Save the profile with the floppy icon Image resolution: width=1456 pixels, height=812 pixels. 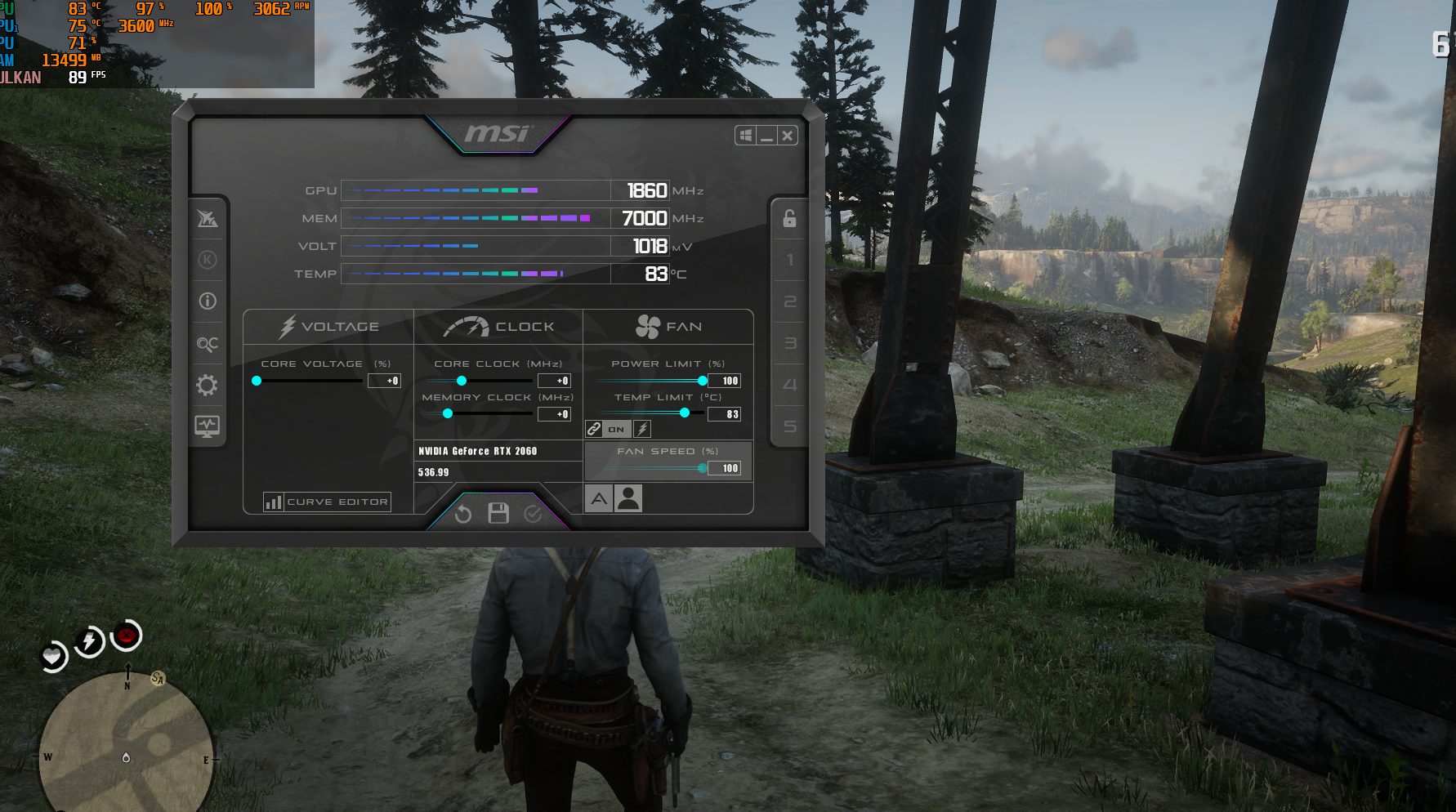coord(498,513)
